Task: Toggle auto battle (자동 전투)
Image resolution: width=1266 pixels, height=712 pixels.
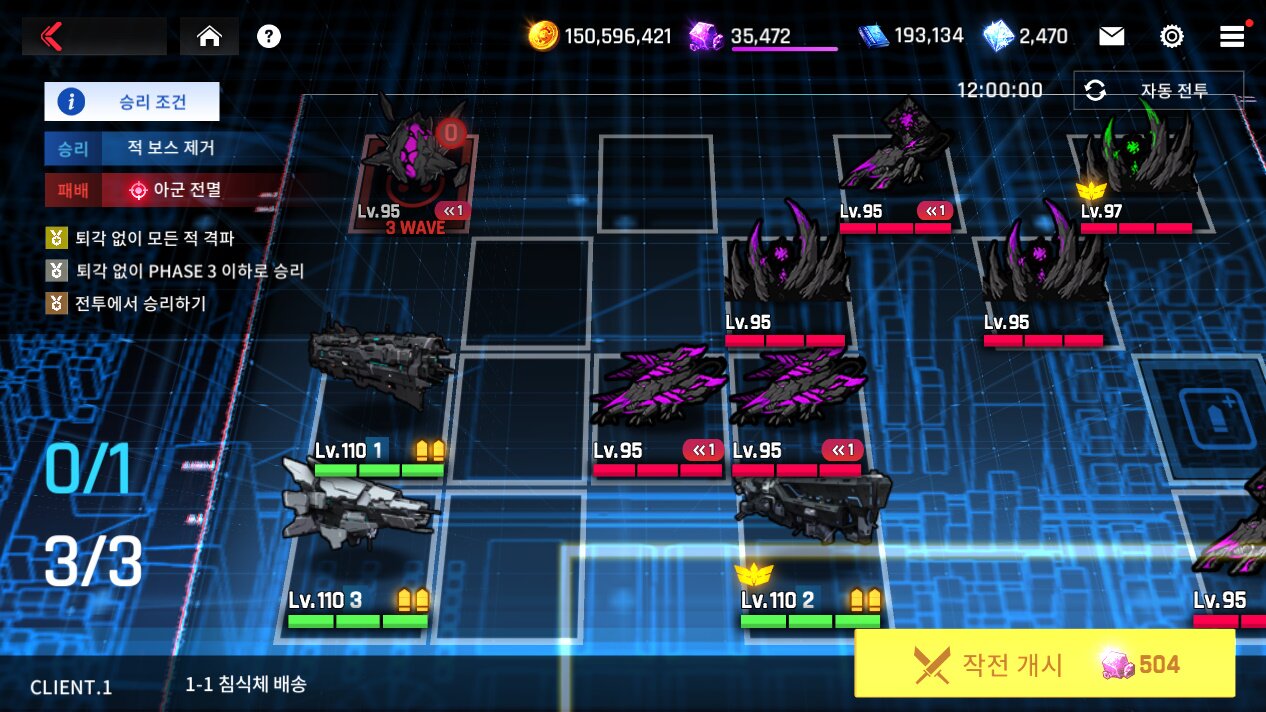Action: point(1158,91)
